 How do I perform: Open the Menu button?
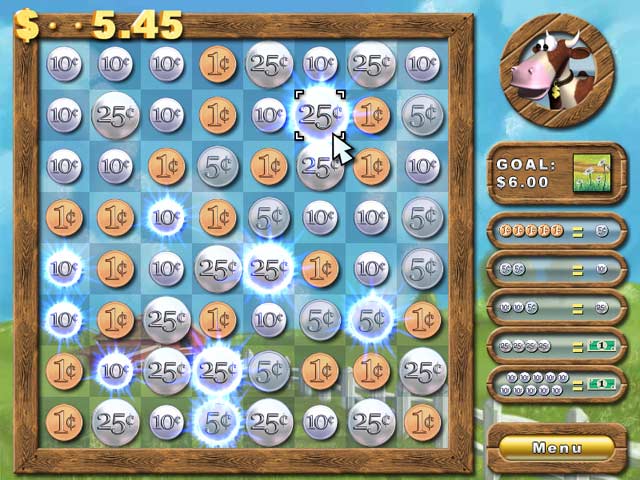[x=557, y=448]
